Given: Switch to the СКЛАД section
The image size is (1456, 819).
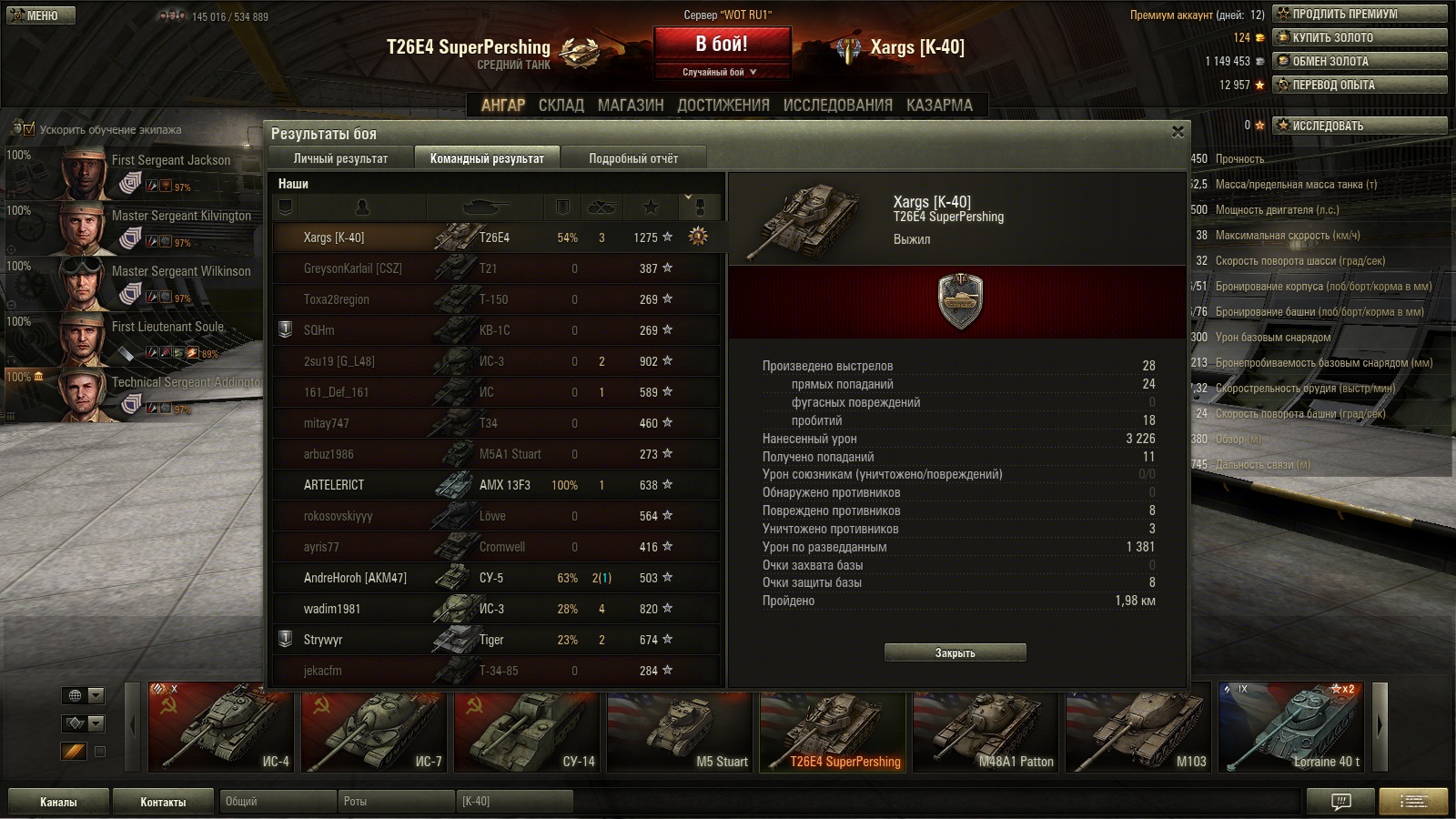Looking at the screenshot, I should [561, 106].
